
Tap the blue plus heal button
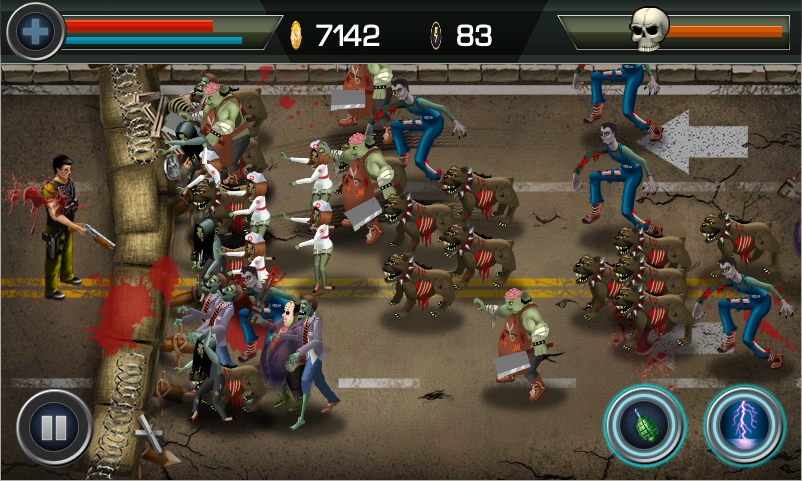[x=35, y=32]
